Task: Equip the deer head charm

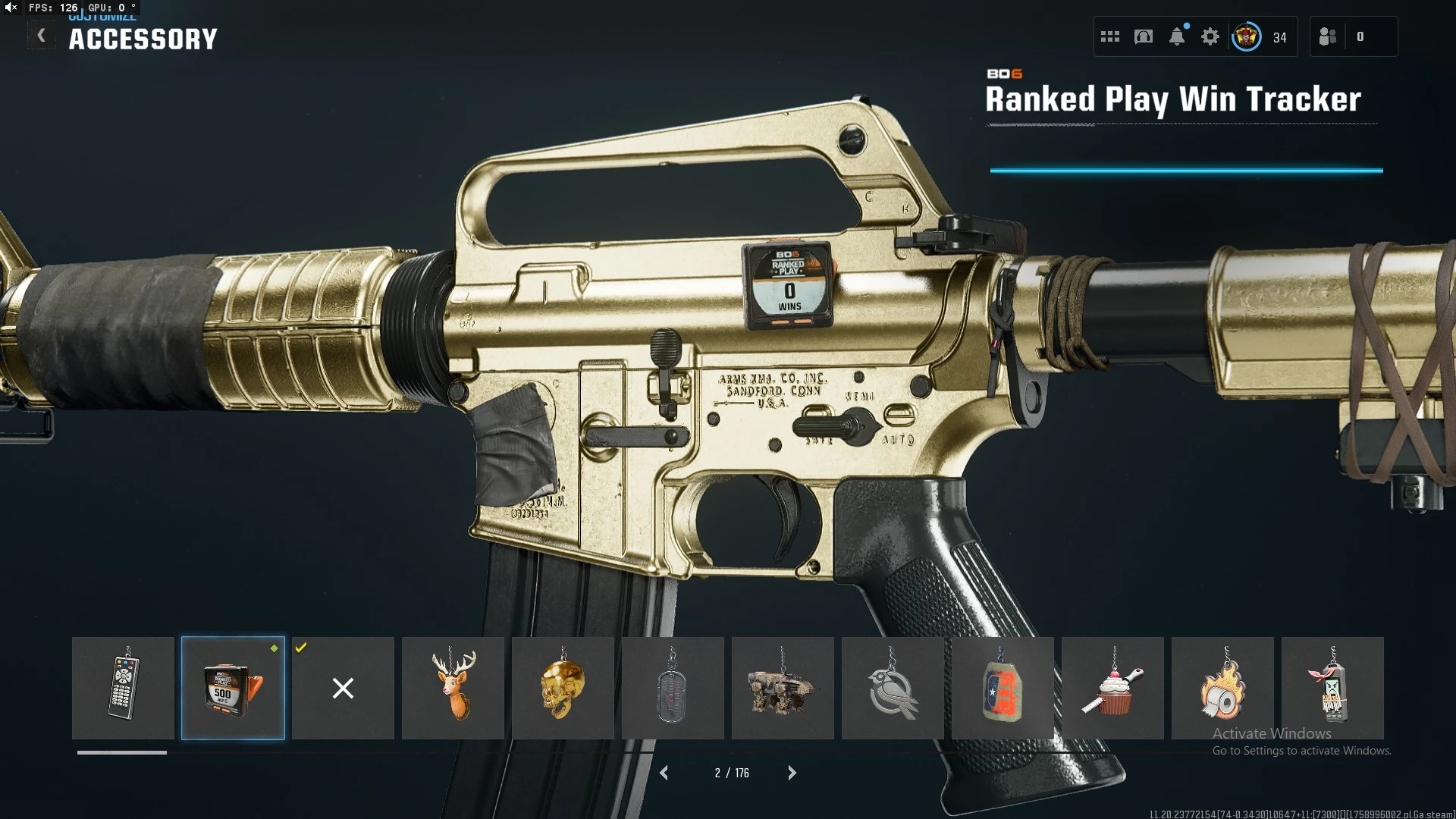Action: 453,688
